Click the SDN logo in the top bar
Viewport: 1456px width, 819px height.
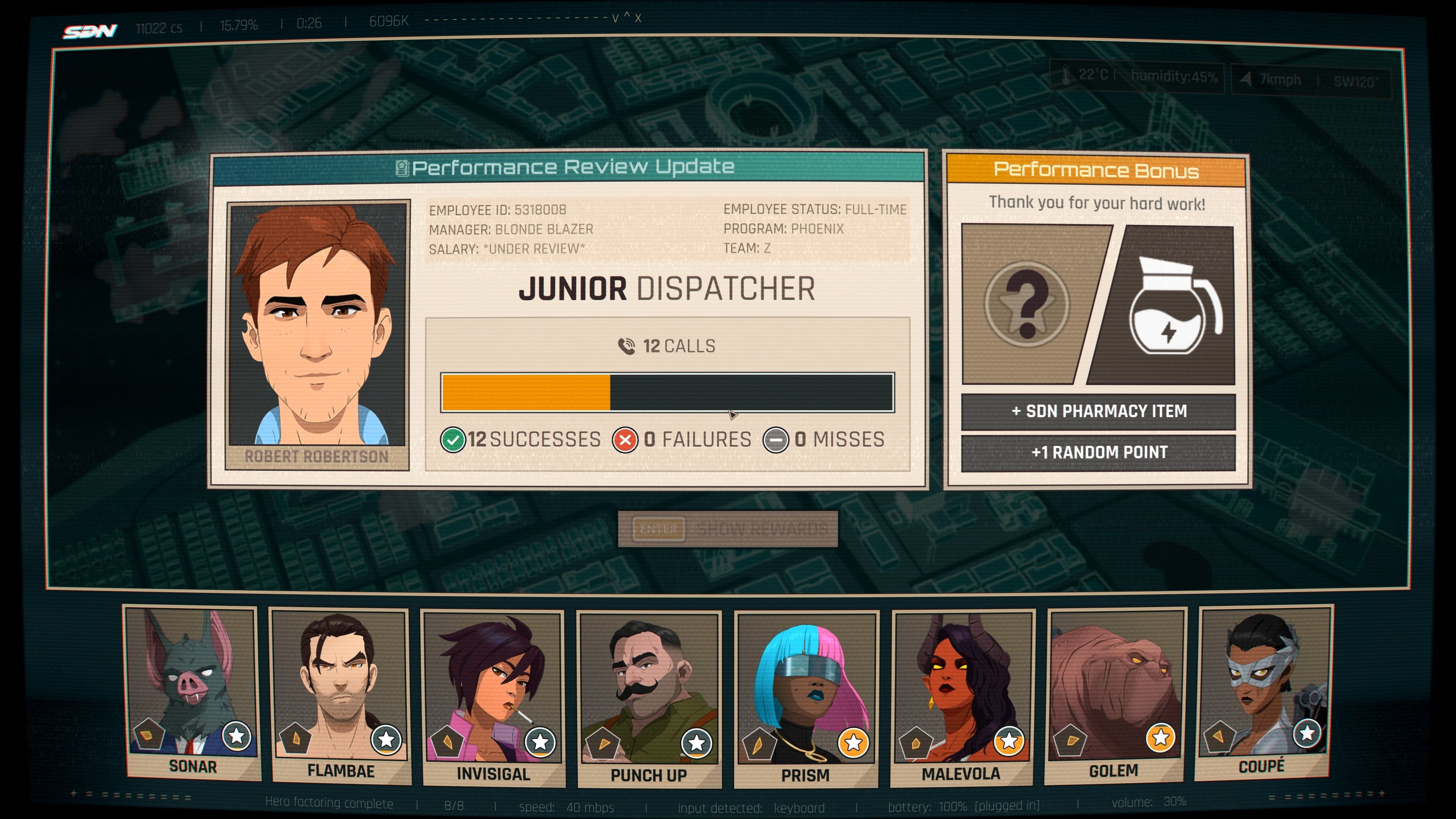[x=91, y=30]
